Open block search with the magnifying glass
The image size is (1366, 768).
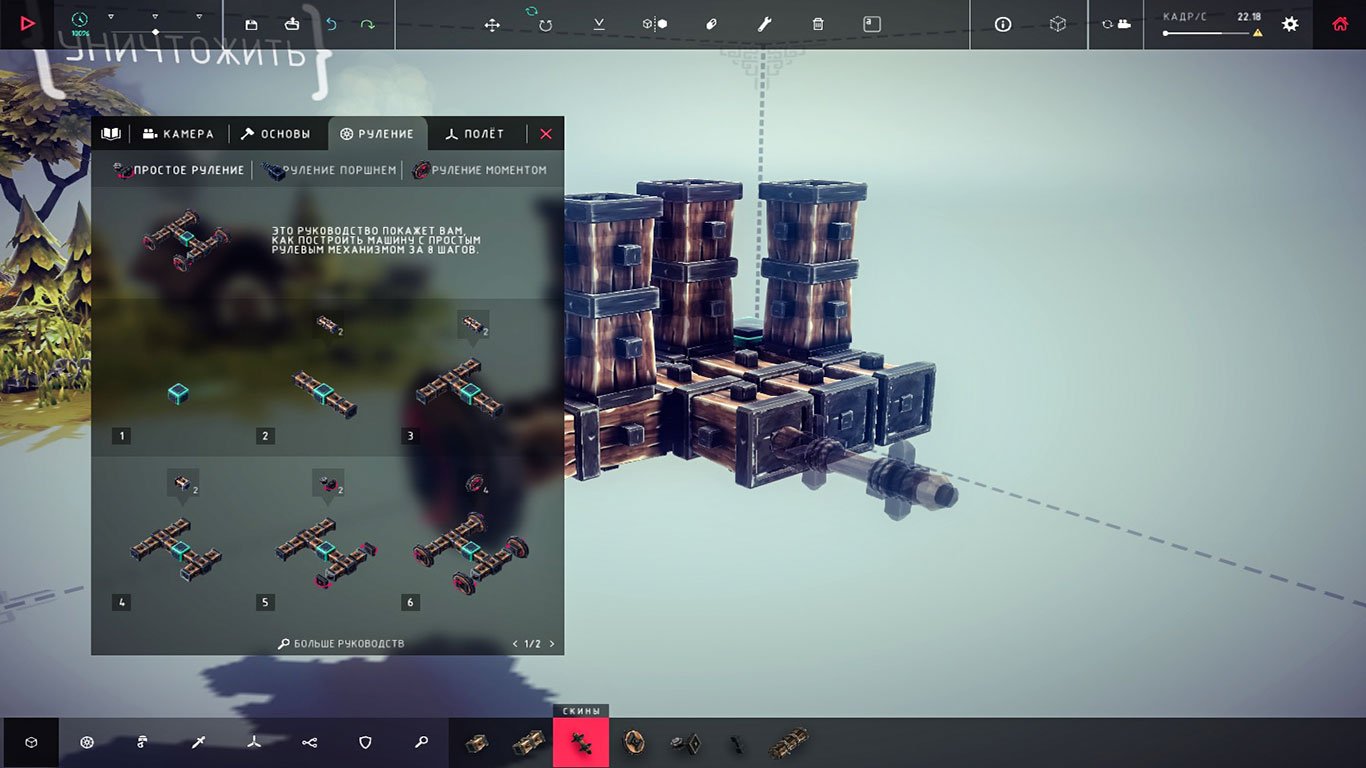[421, 742]
